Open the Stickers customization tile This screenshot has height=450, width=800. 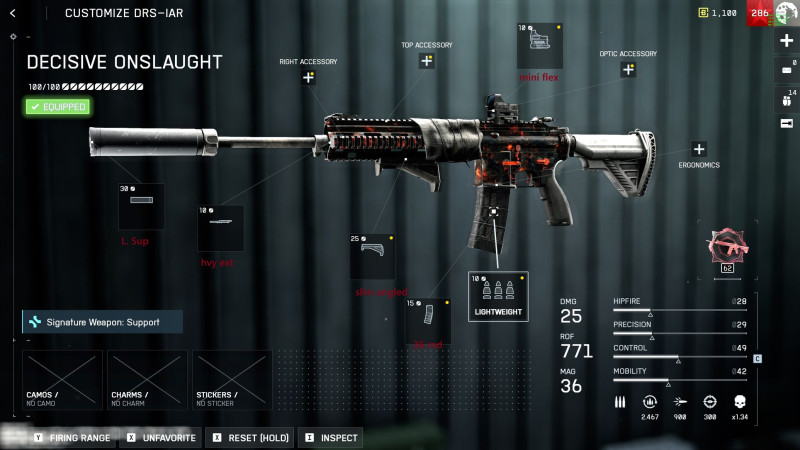tap(232, 379)
